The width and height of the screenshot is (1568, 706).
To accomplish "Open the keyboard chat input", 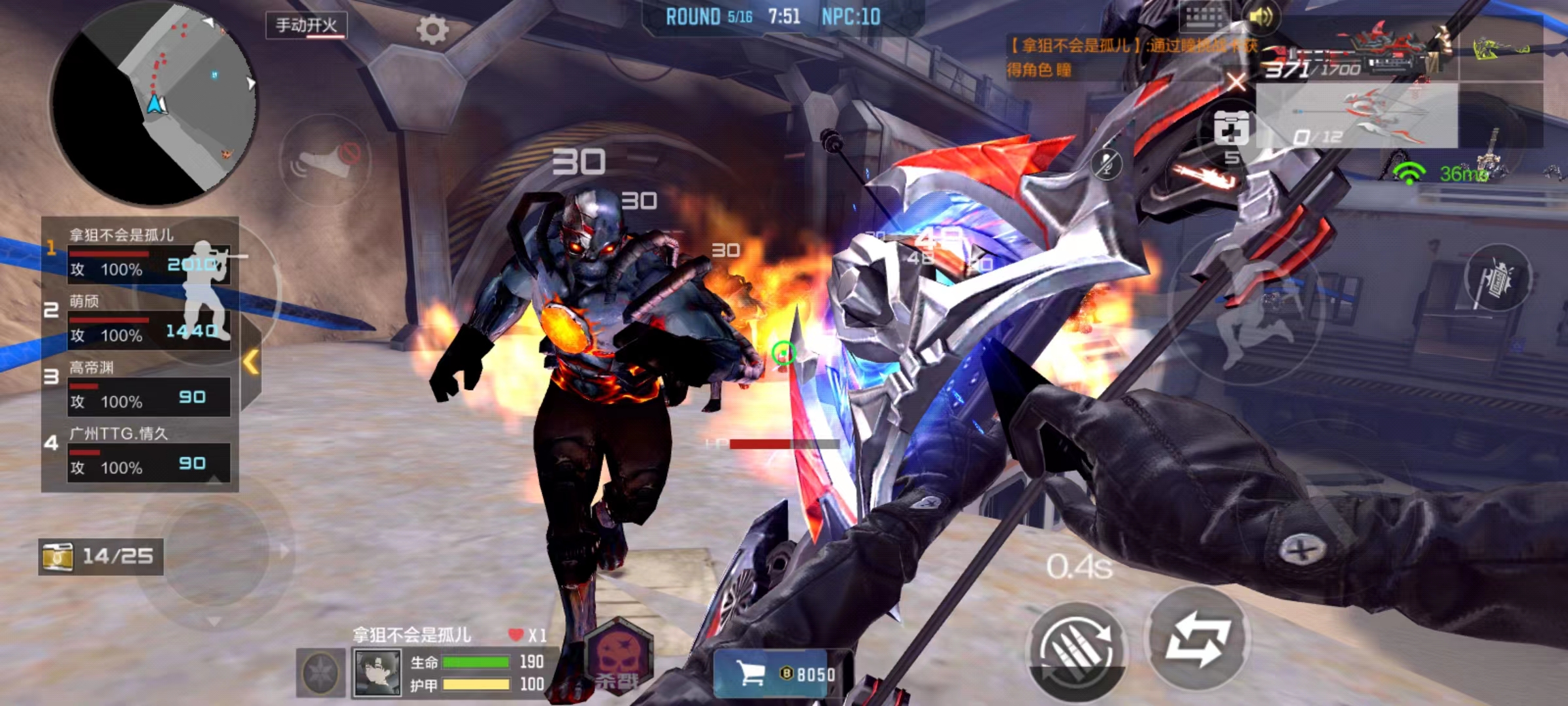I will [1204, 17].
